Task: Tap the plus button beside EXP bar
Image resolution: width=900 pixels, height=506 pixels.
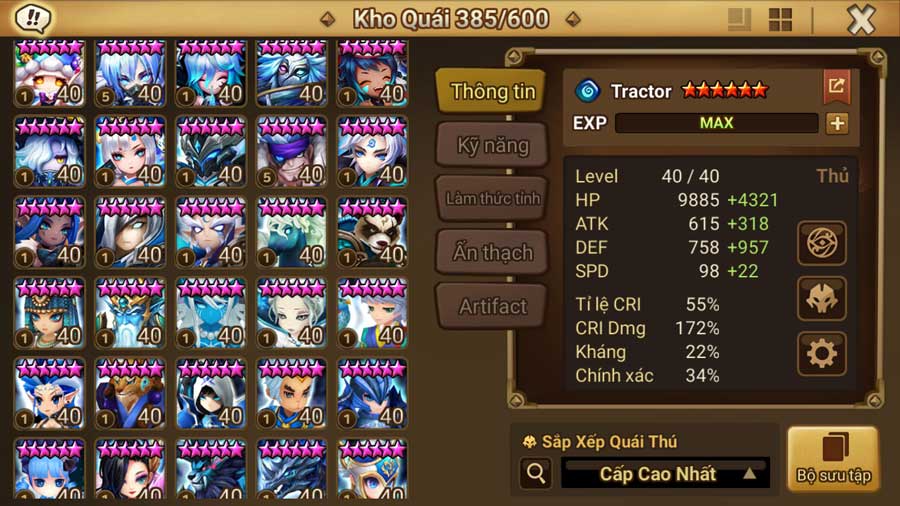Action: coord(836,123)
